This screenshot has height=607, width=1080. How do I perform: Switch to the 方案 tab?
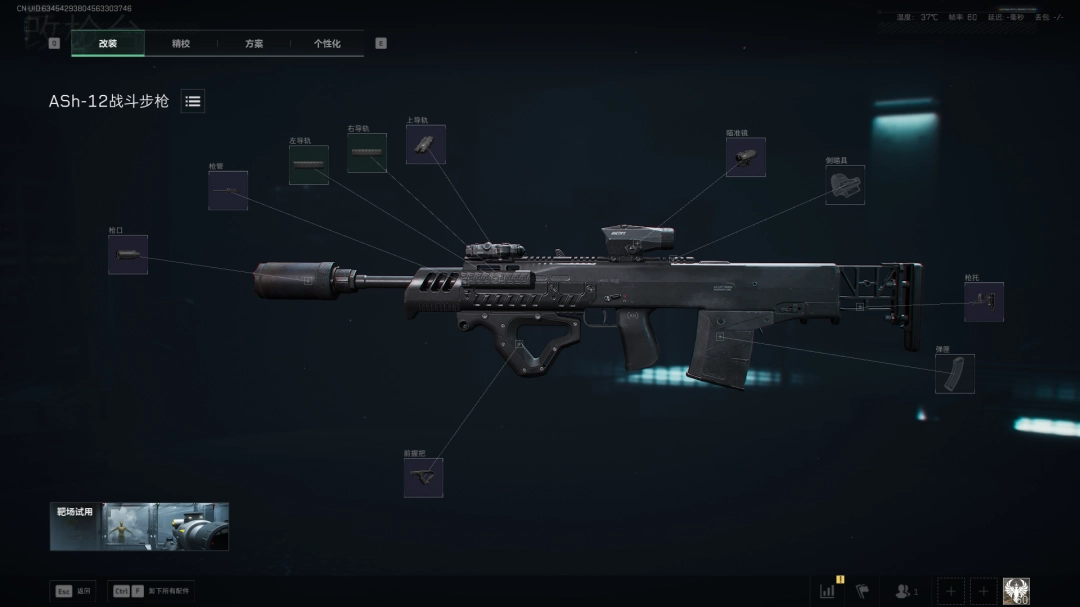[x=254, y=44]
